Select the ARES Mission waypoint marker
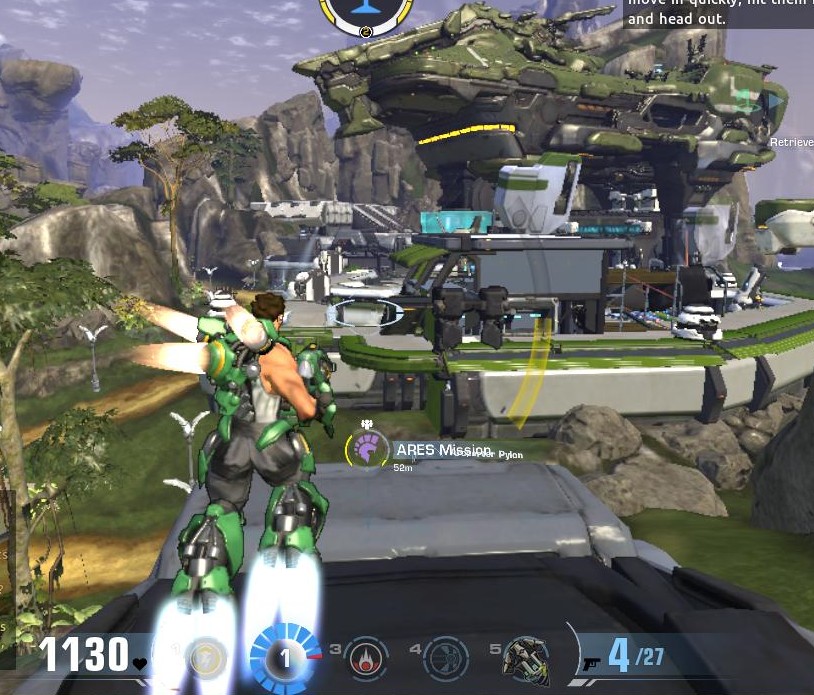 368,450
